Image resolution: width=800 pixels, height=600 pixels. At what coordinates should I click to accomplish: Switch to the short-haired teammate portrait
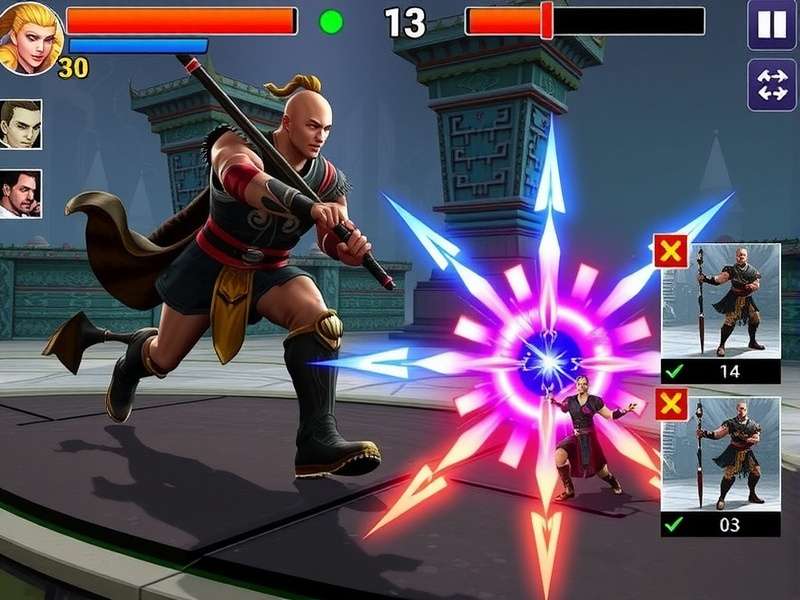coord(21,124)
